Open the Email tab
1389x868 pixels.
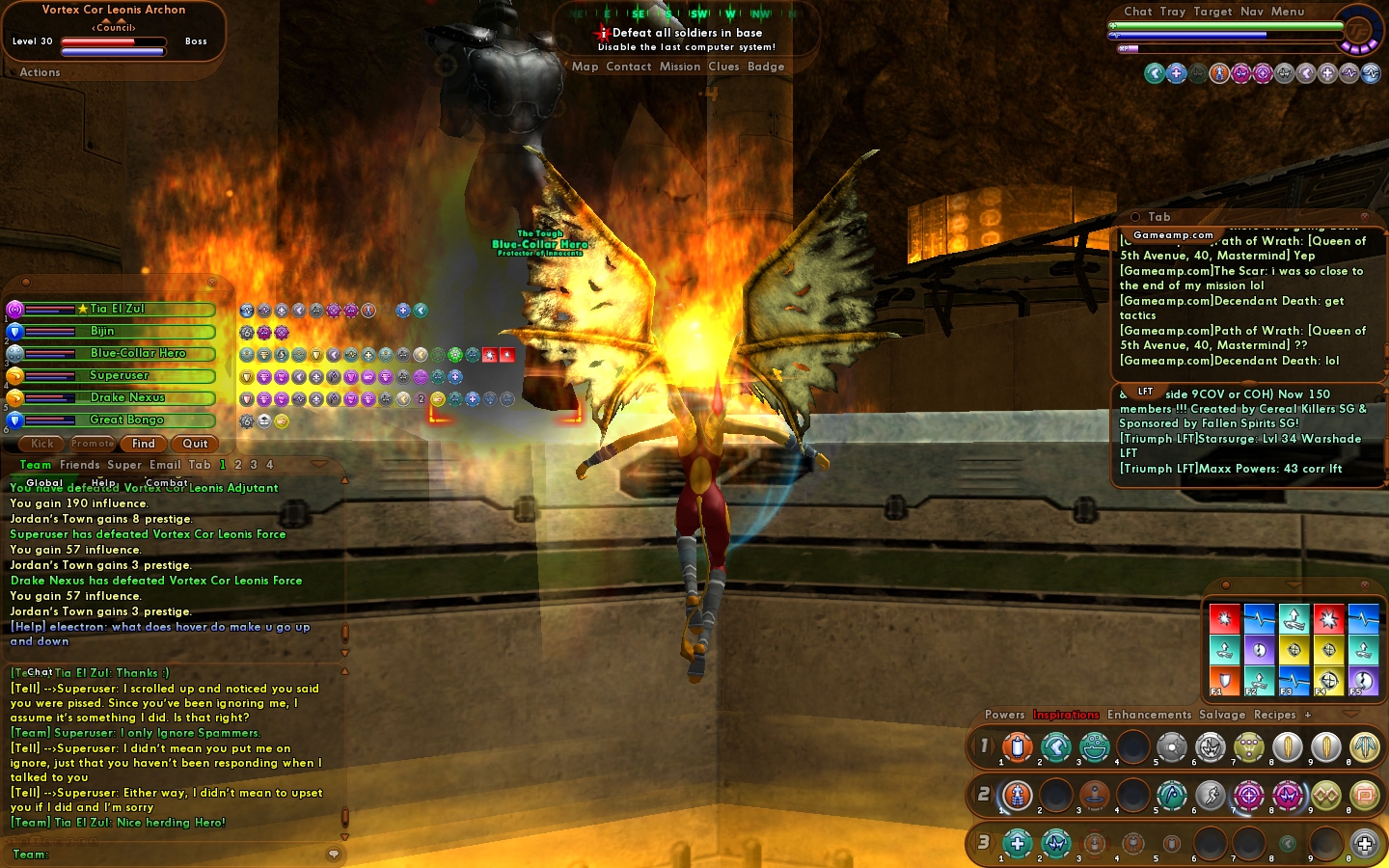tap(165, 465)
